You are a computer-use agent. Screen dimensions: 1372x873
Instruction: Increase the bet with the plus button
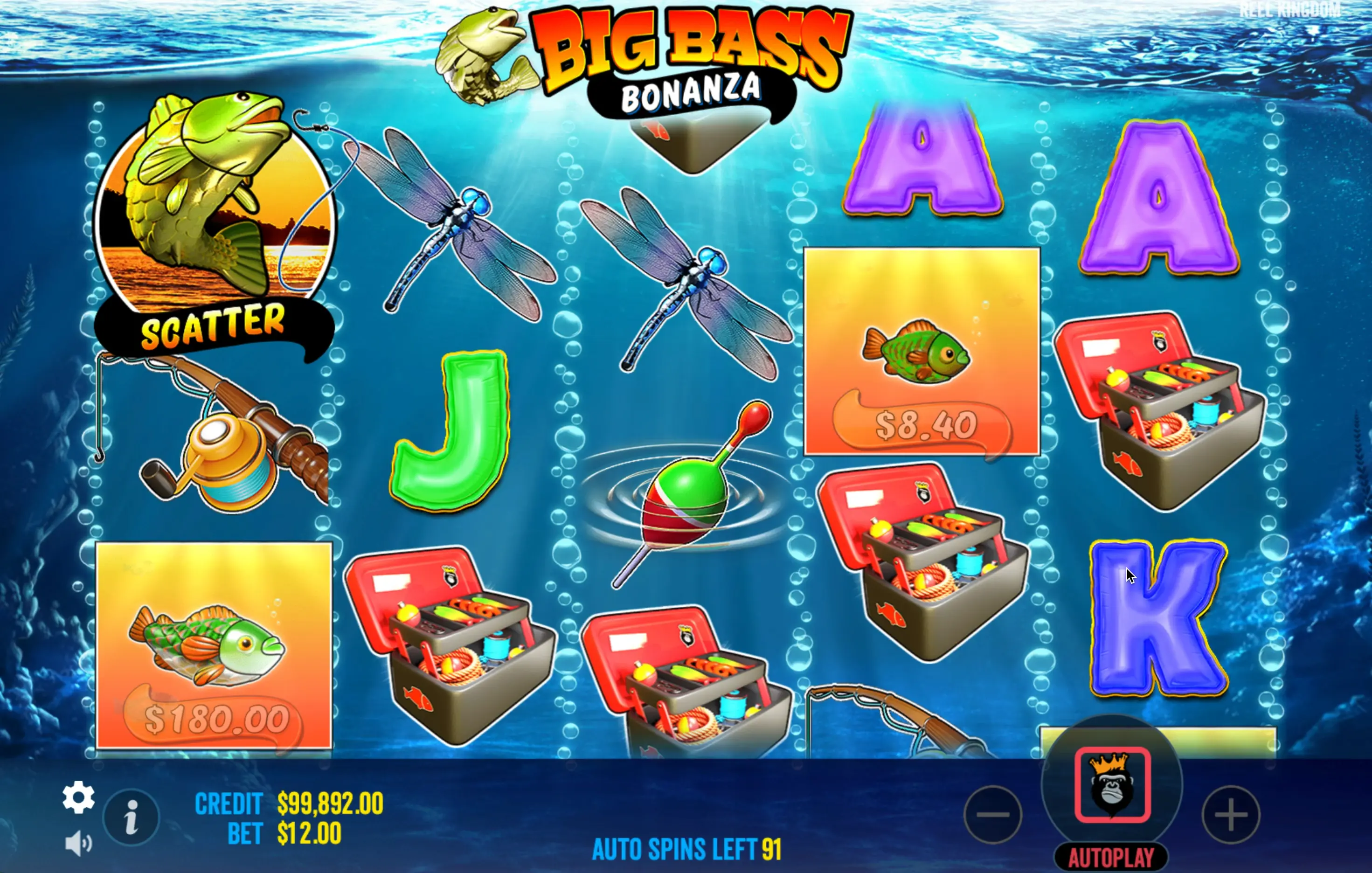click(1231, 814)
